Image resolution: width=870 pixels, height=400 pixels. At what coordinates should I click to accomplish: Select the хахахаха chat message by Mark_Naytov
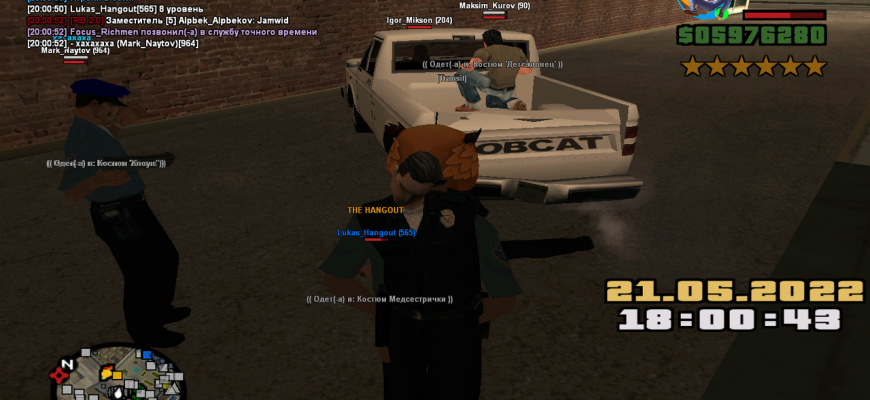113,43
